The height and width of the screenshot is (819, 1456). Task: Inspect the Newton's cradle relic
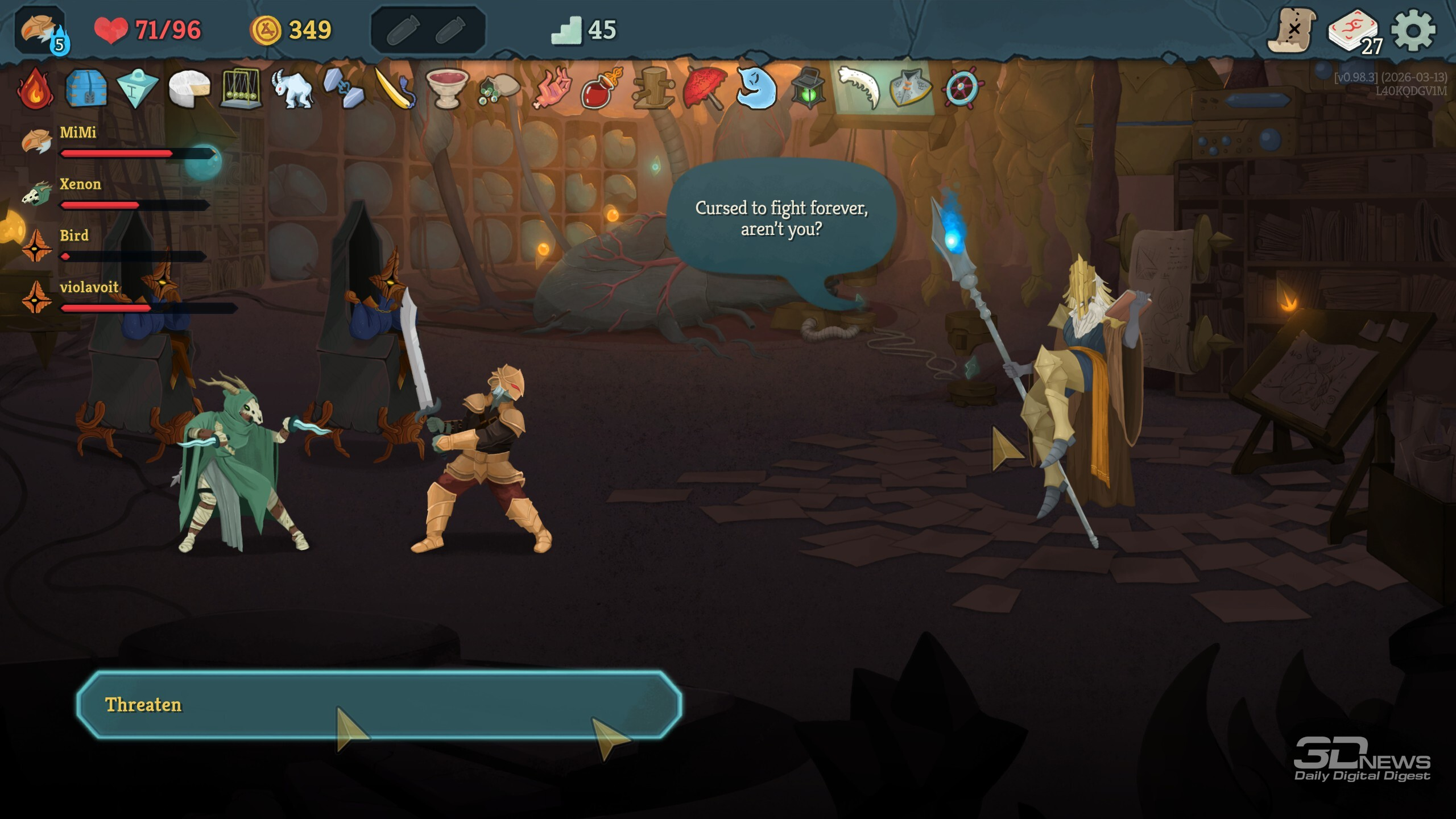click(x=241, y=89)
